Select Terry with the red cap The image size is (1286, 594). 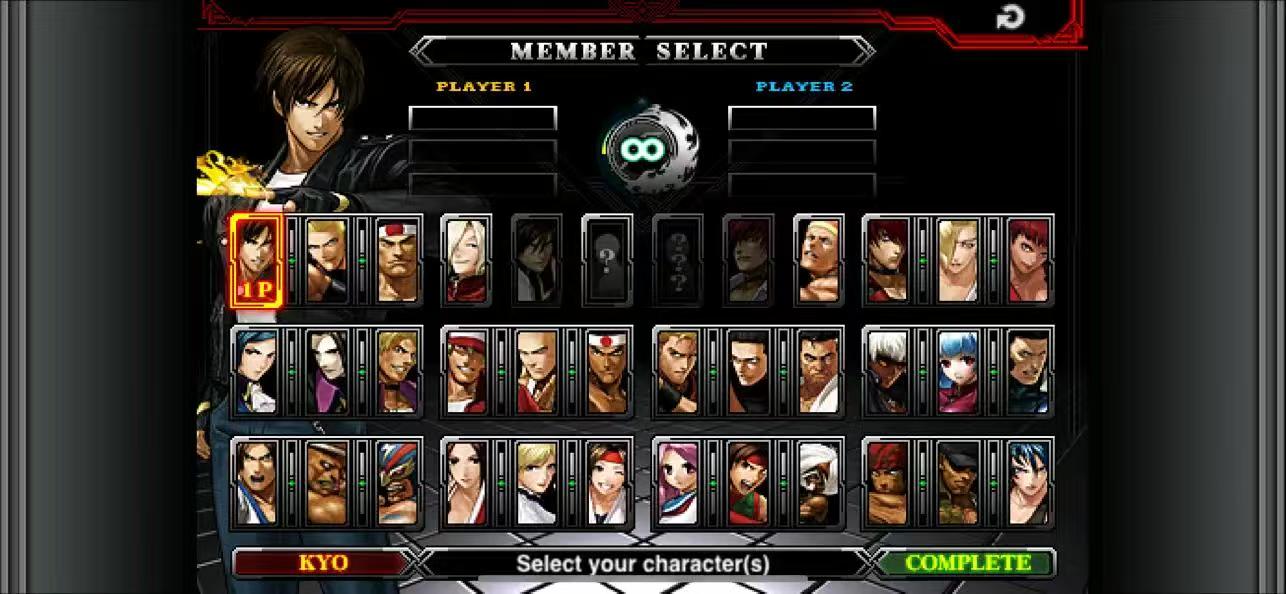click(x=466, y=372)
